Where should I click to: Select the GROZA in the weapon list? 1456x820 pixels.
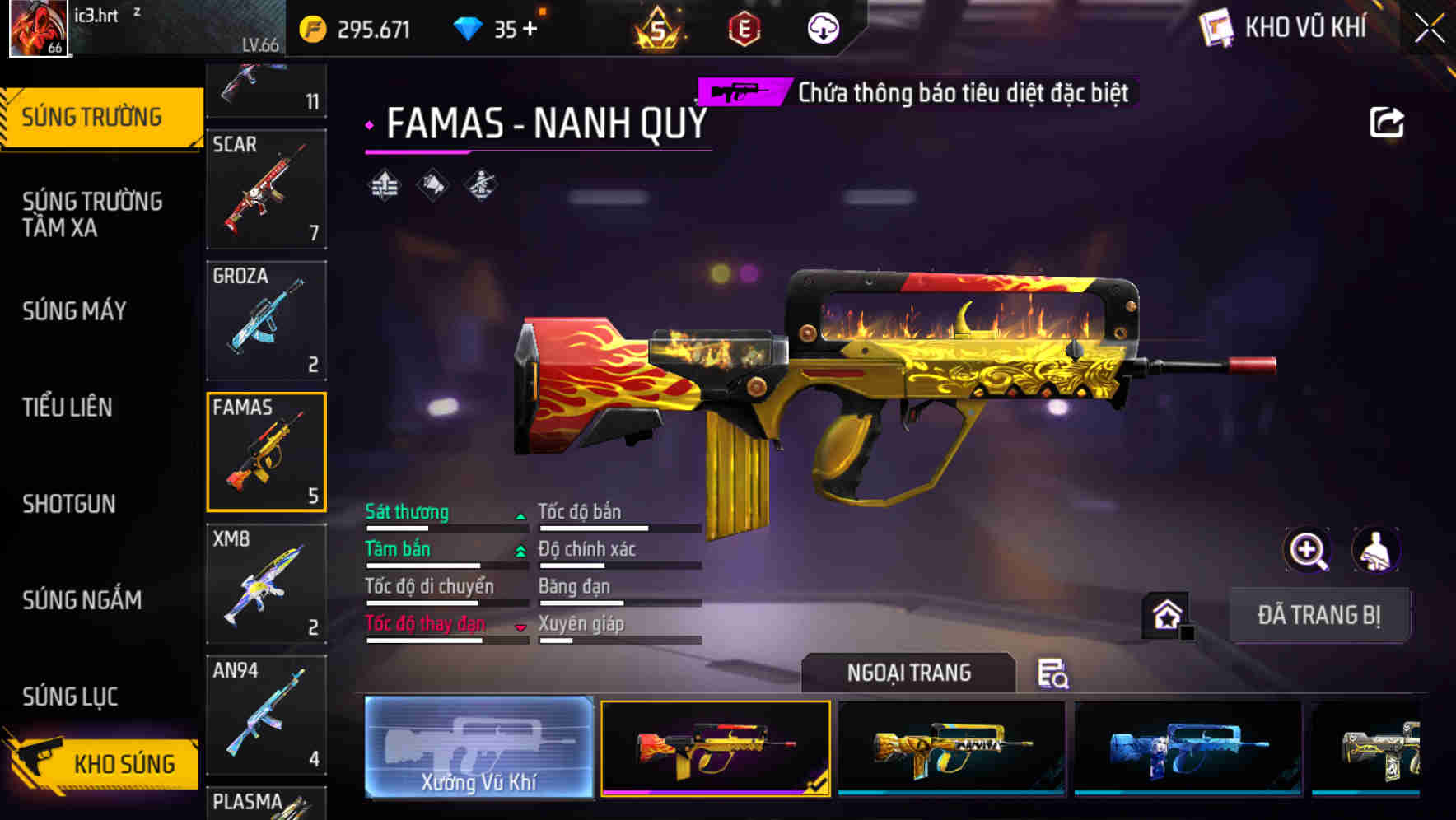click(265, 319)
